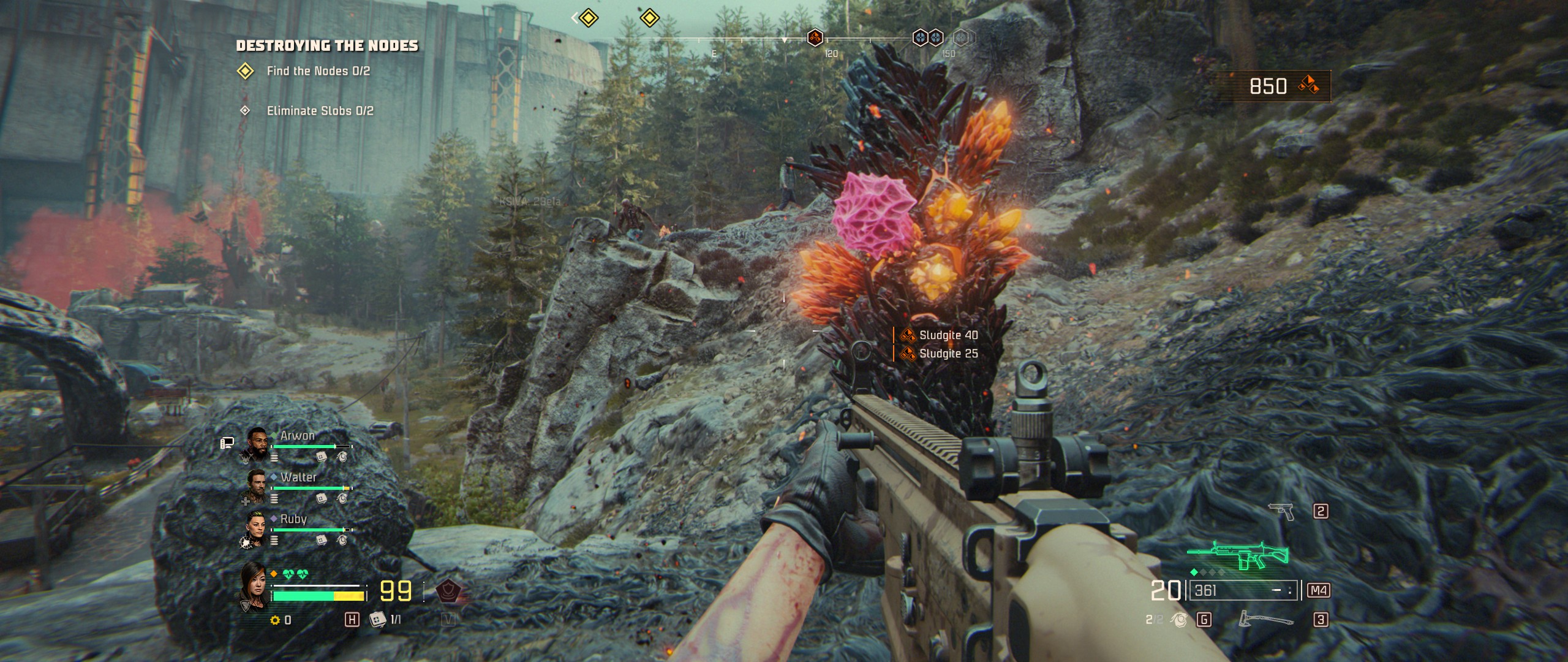This screenshot has height=662, width=1568.
Task: Equip the axe melee weapon
Action: [1265, 619]
